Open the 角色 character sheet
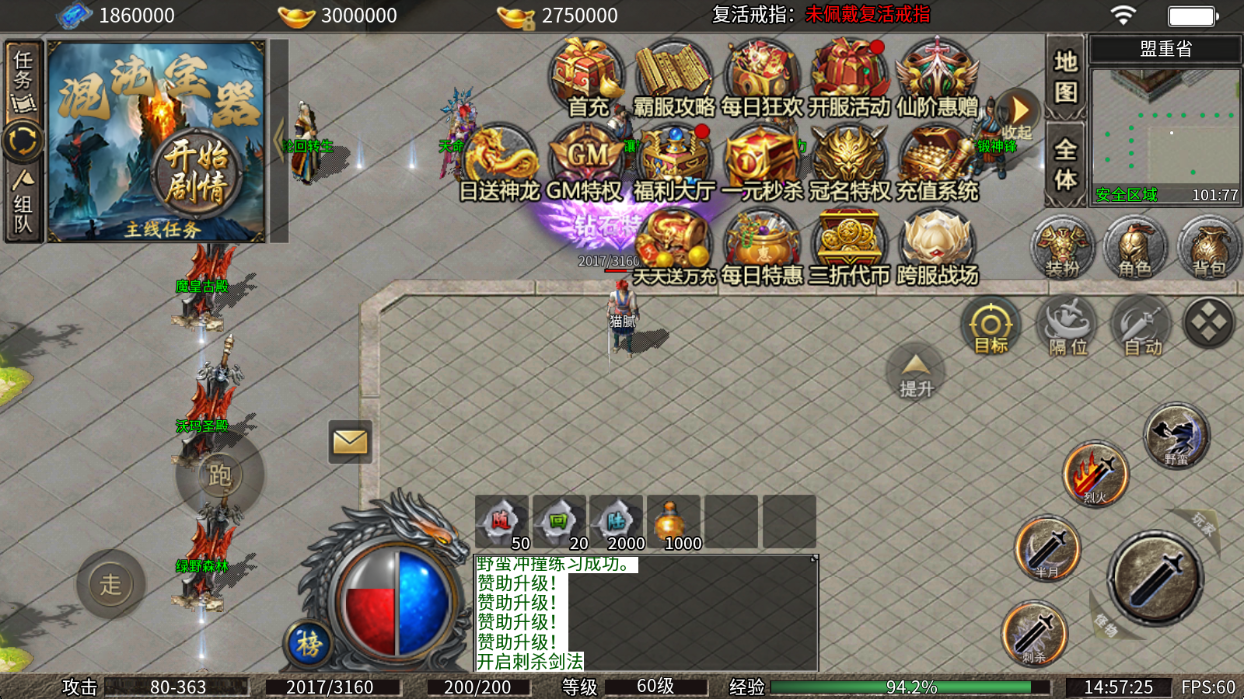Image resolution: width=1244 pixels, height=699 pixels. point(1135,247)
